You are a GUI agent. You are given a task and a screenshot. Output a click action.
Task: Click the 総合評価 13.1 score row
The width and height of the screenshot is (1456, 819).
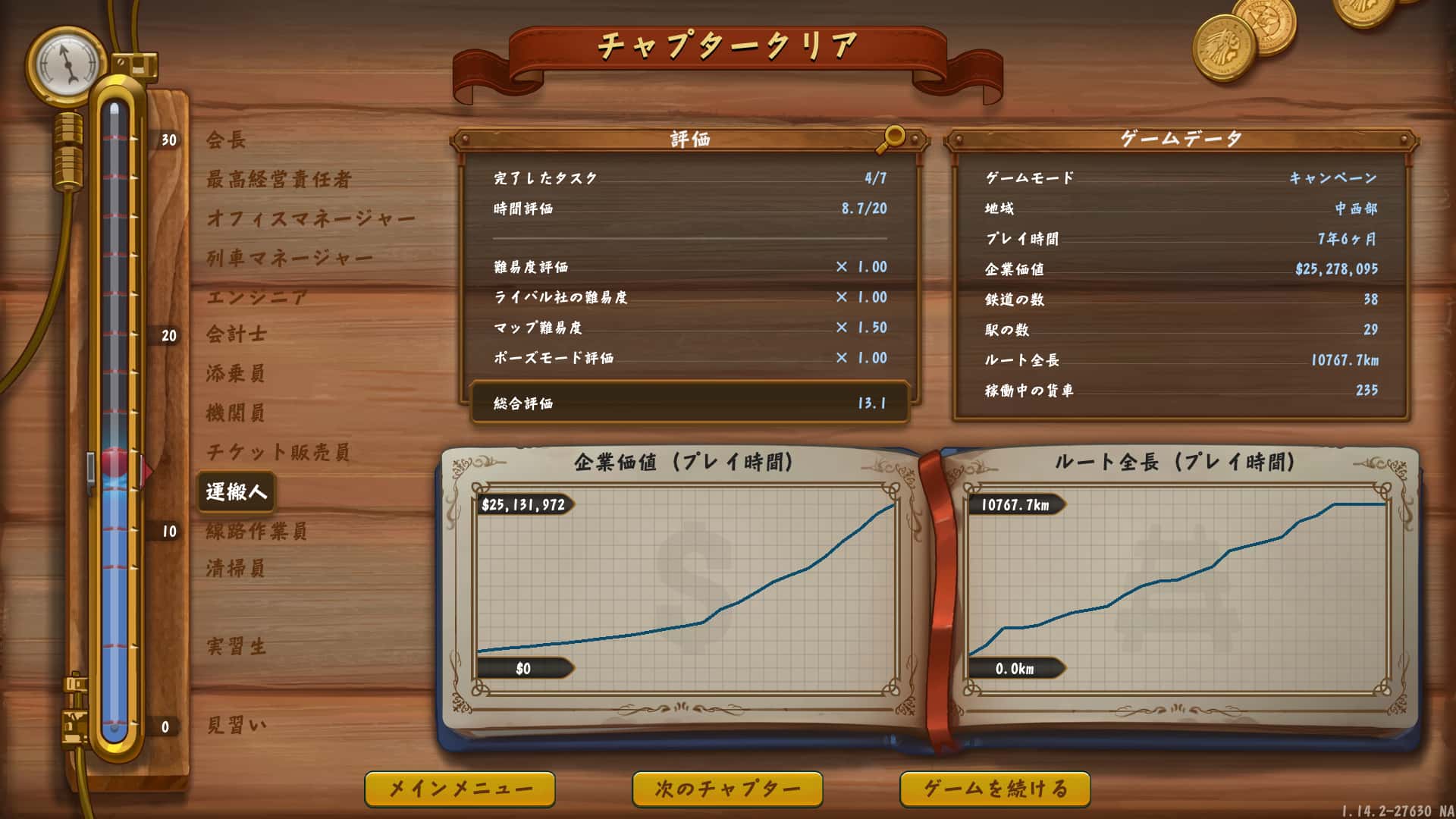point(686,404)
